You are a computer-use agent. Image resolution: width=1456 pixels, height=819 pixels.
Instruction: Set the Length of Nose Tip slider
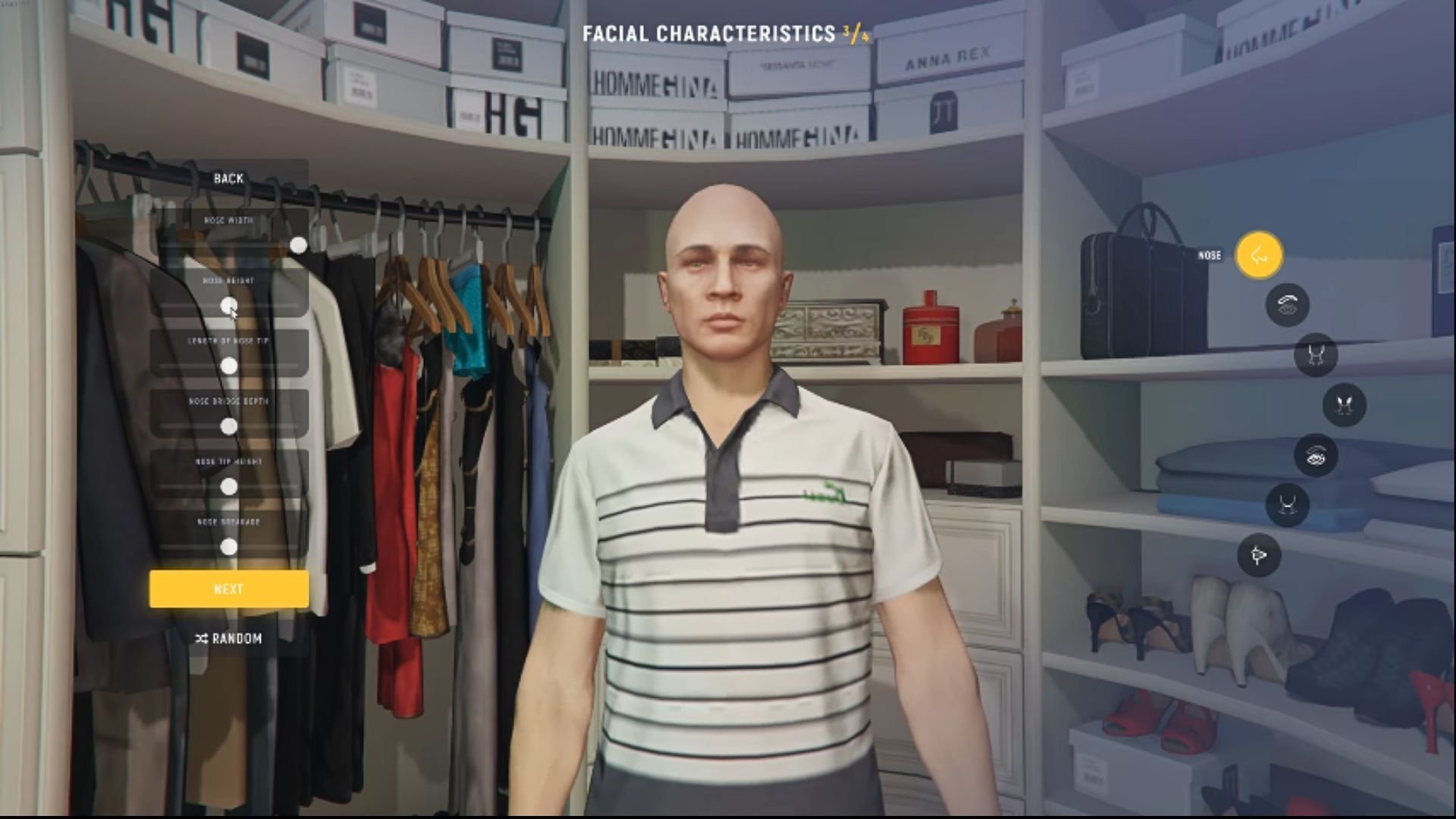coord(230,366)
